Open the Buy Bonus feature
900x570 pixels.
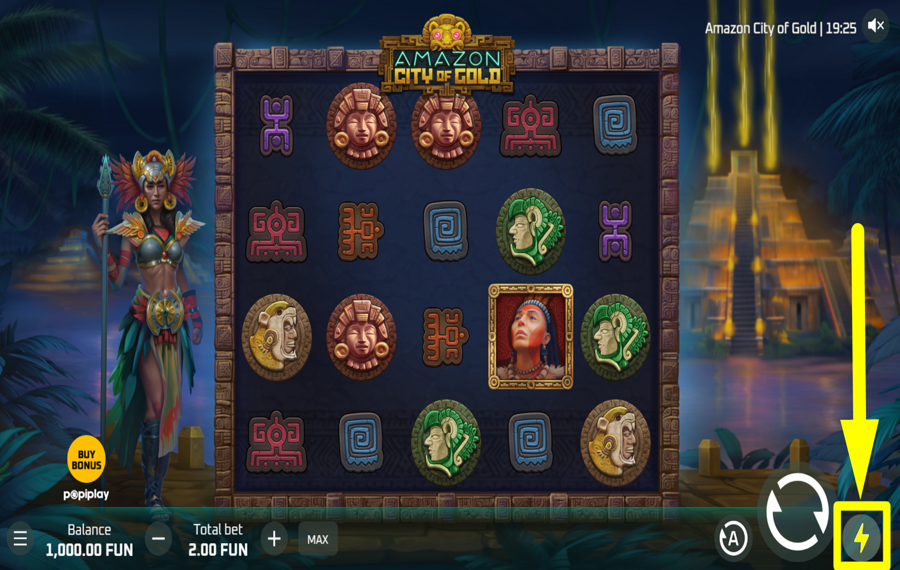coord(86,460)
